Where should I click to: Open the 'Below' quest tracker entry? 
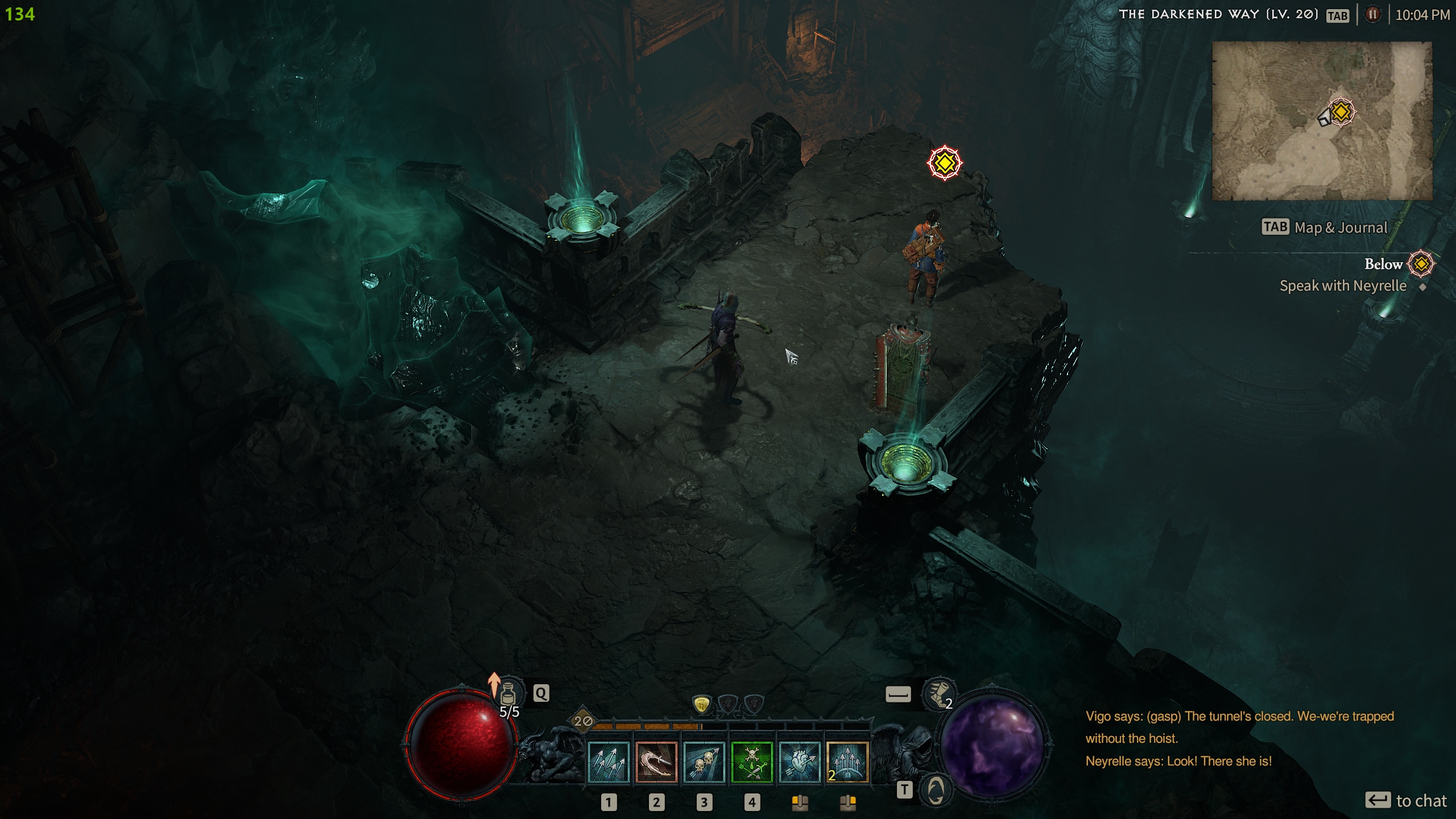tap(1383, 264)
